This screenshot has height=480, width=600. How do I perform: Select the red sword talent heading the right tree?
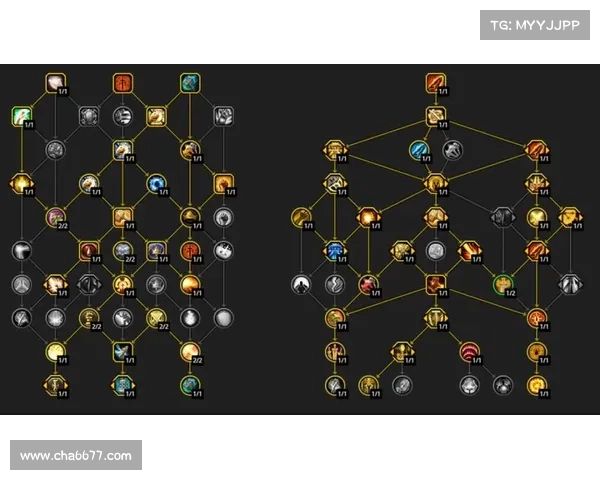point(435,82)
